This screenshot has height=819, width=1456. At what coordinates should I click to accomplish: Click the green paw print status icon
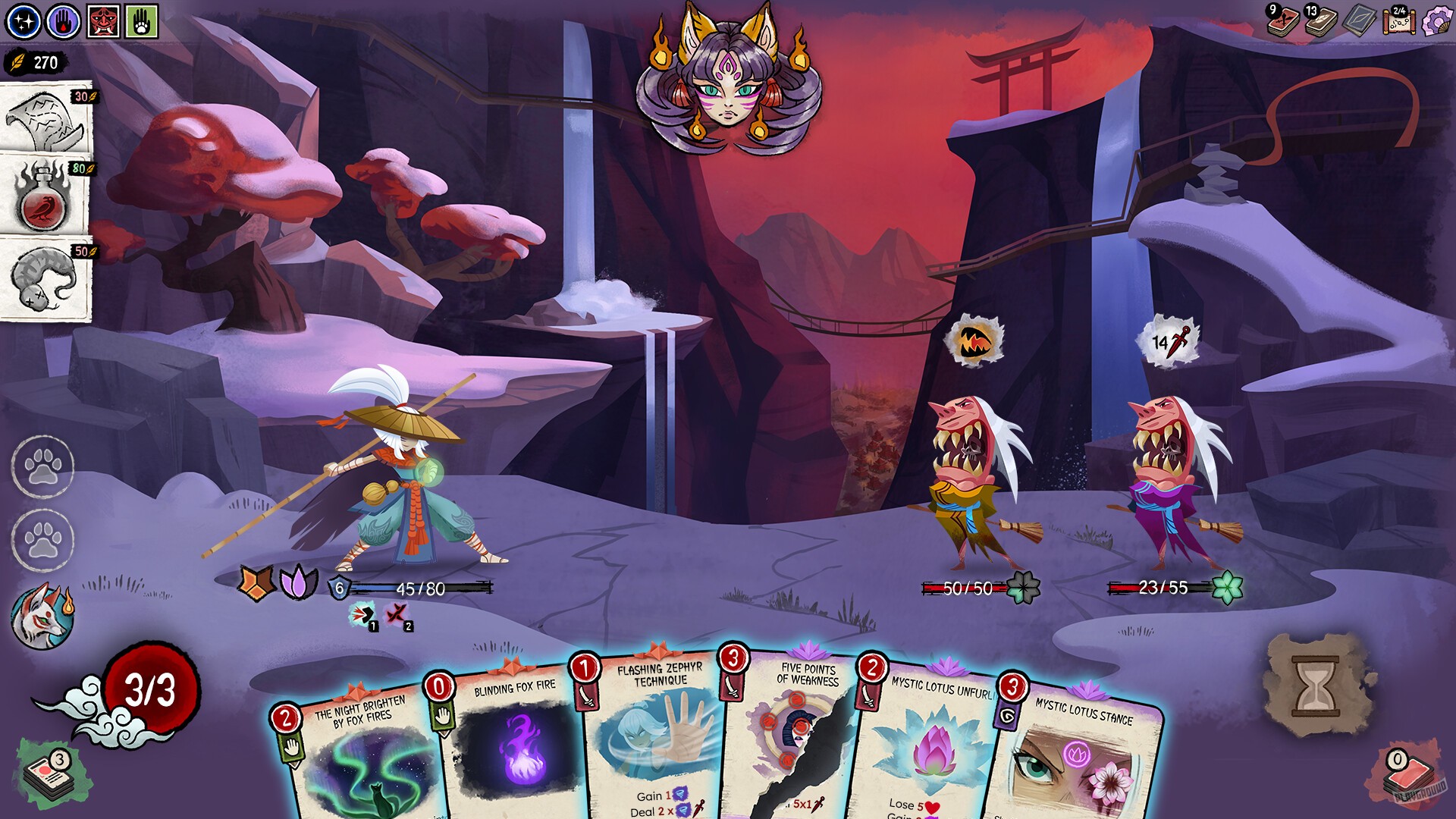(141, 20)
